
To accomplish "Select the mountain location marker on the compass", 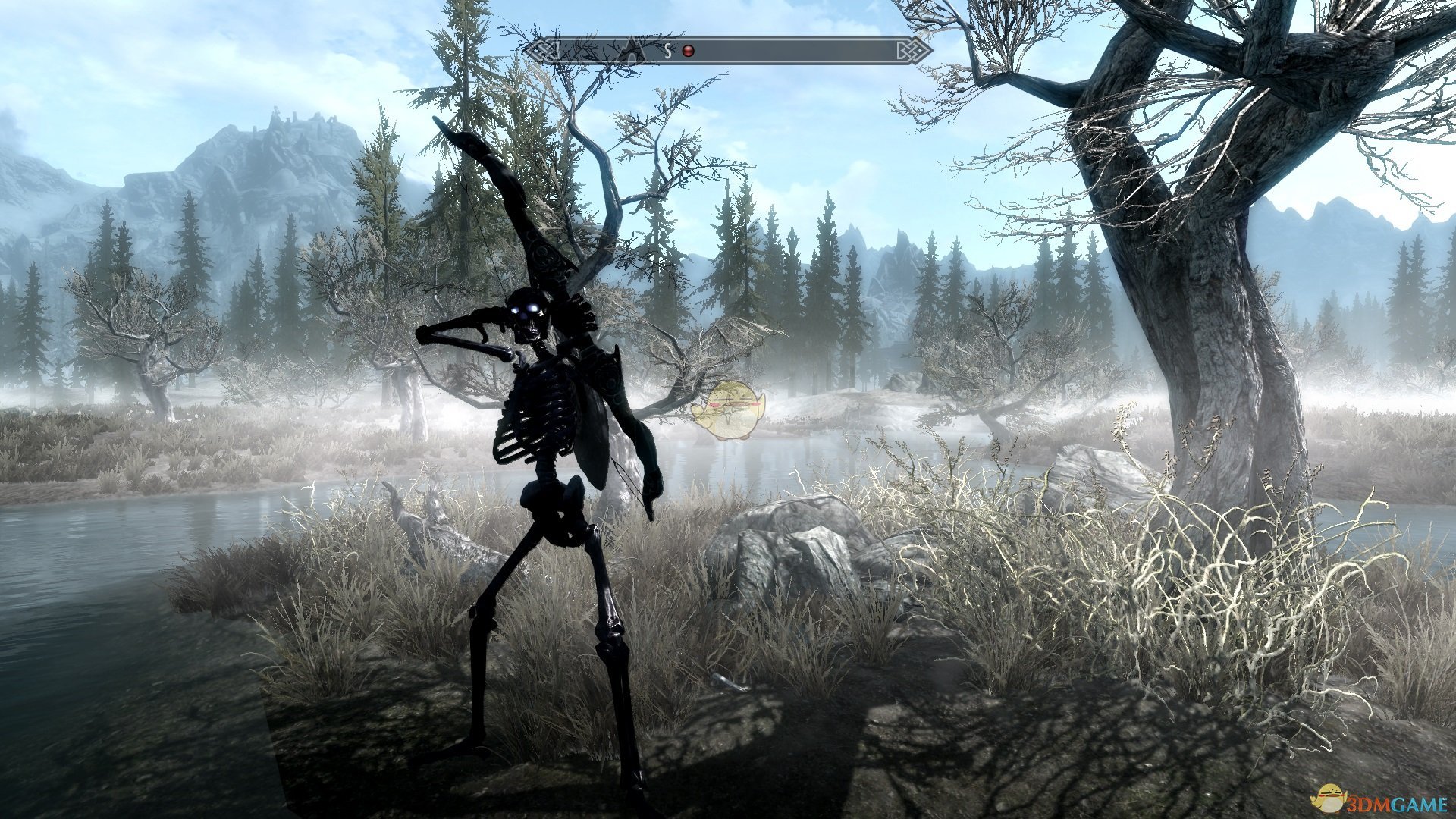I will coord(630,51).
